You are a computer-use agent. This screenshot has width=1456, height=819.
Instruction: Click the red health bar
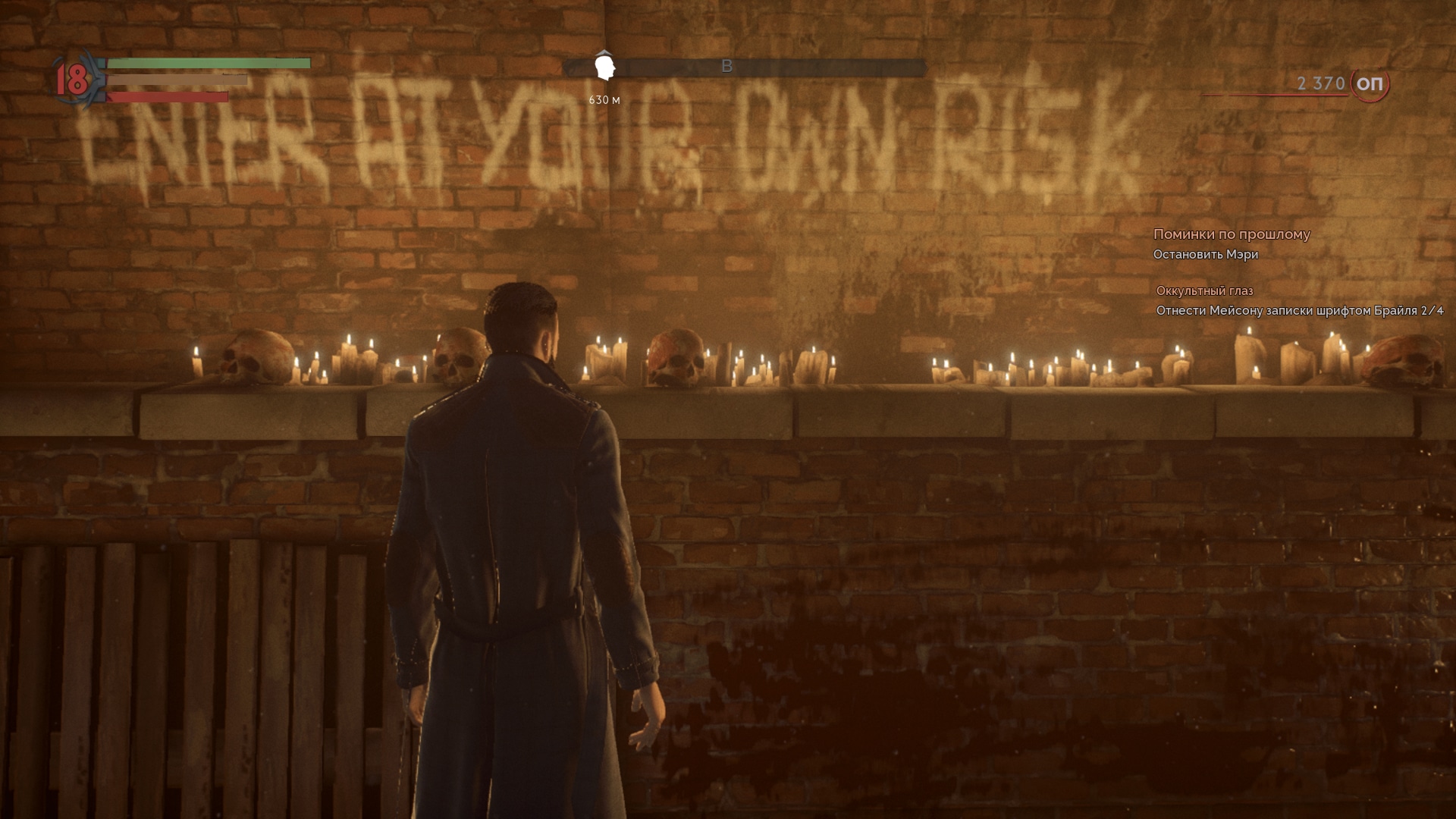[167, 96]
